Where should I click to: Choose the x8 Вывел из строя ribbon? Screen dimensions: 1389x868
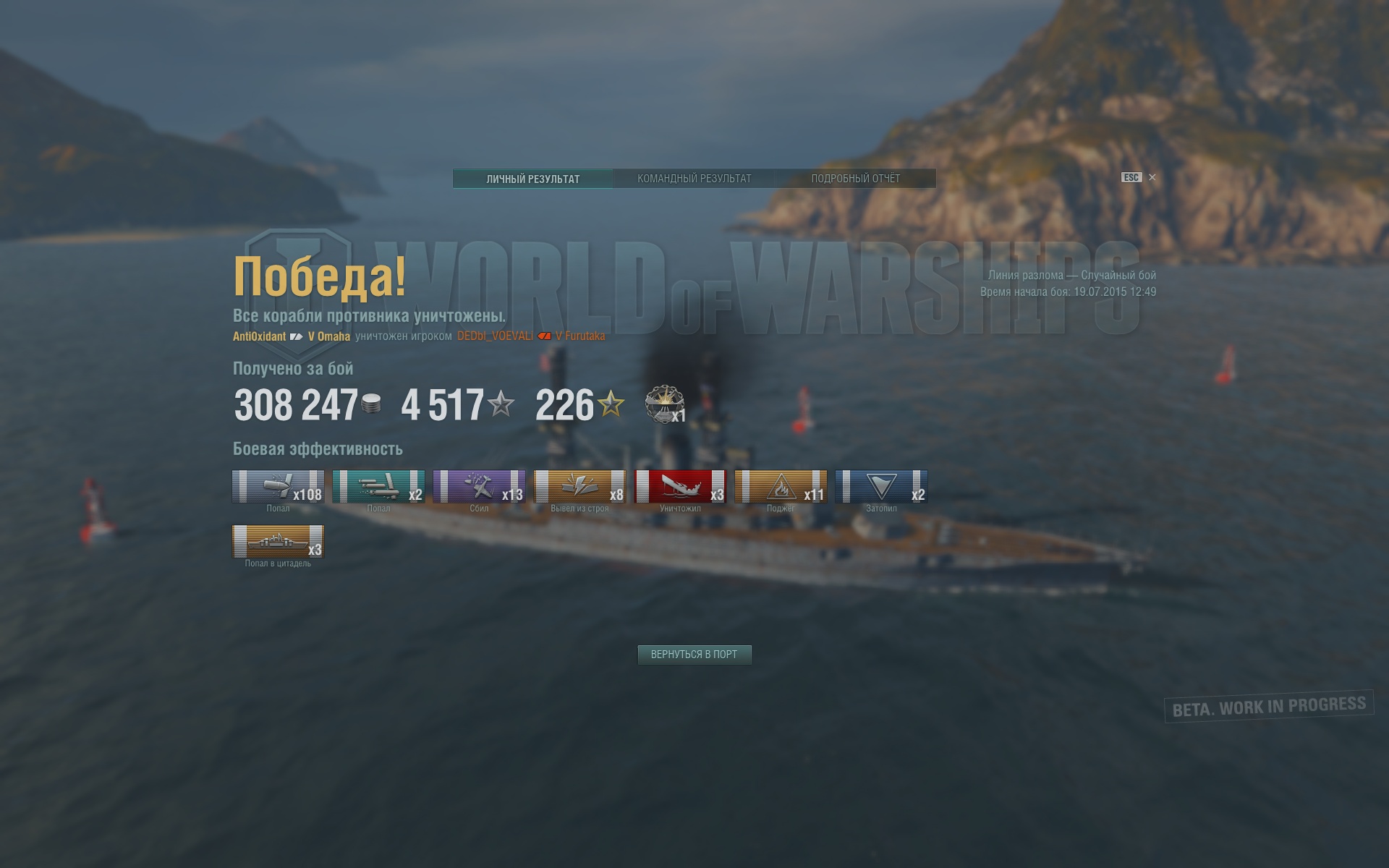pyautogui.click(x=579, y=486)
